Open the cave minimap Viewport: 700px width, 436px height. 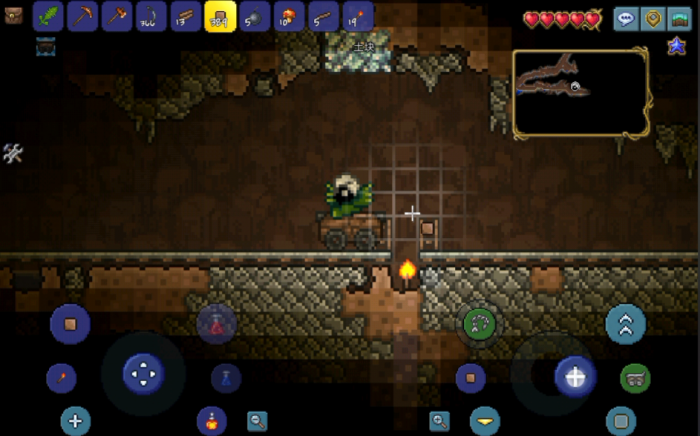581,92
